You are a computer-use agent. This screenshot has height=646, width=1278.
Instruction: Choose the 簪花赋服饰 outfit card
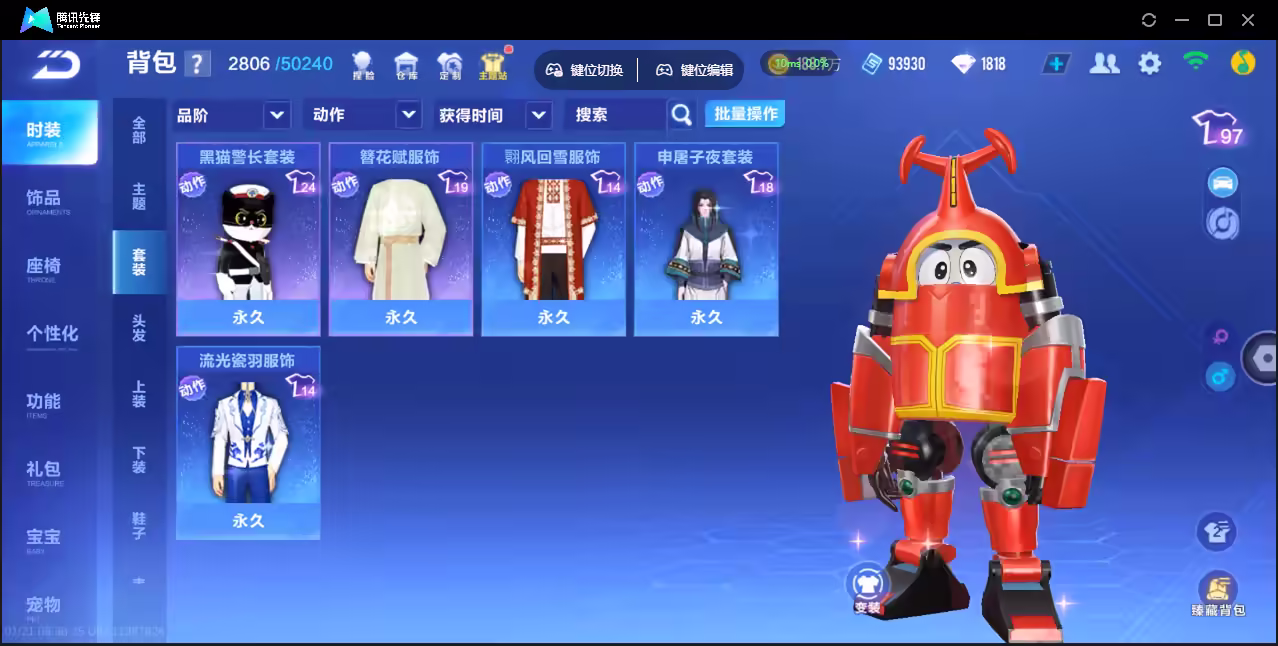tap(401, 239)
